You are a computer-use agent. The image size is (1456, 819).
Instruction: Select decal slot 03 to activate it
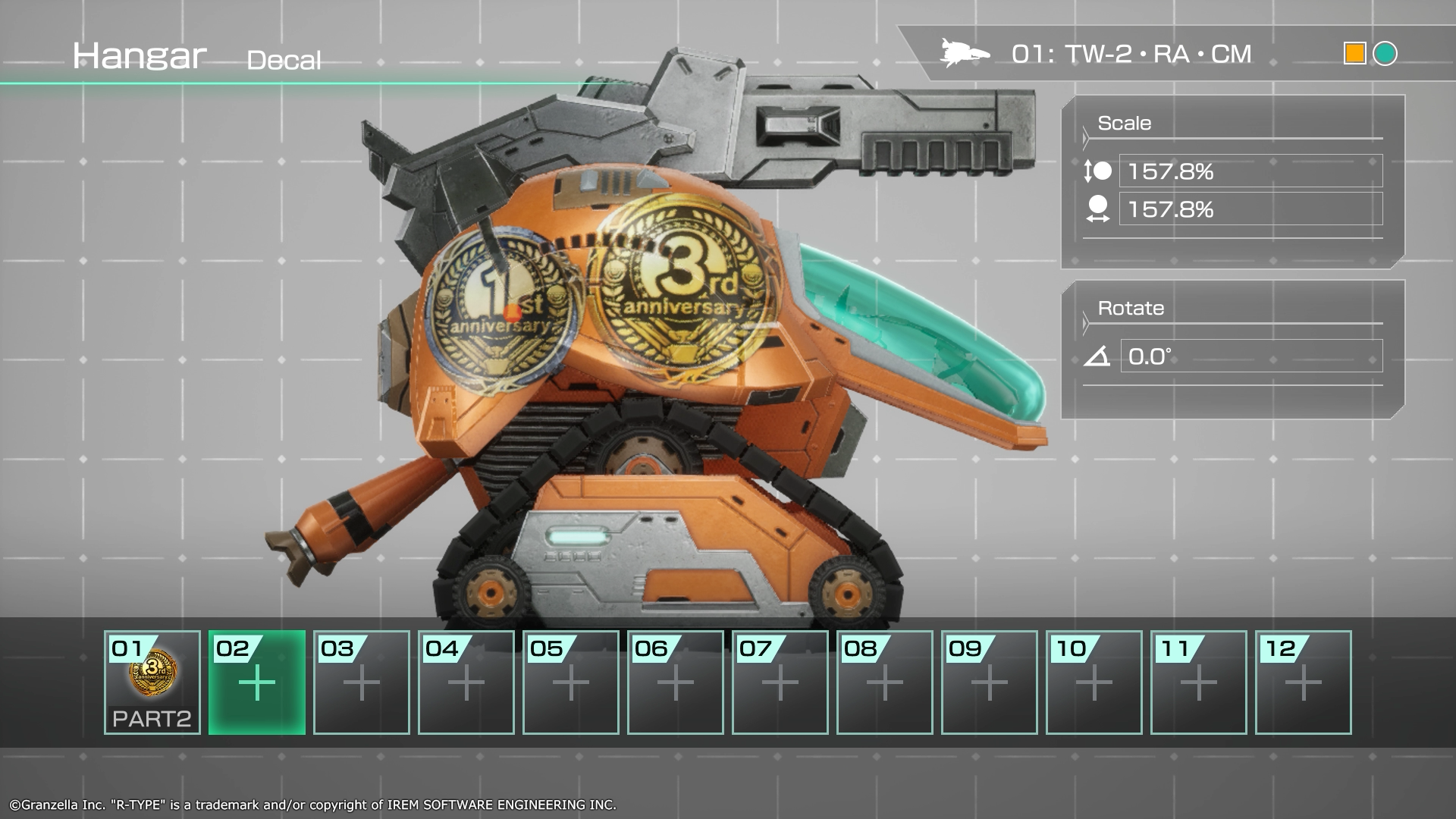pos(361,681)
